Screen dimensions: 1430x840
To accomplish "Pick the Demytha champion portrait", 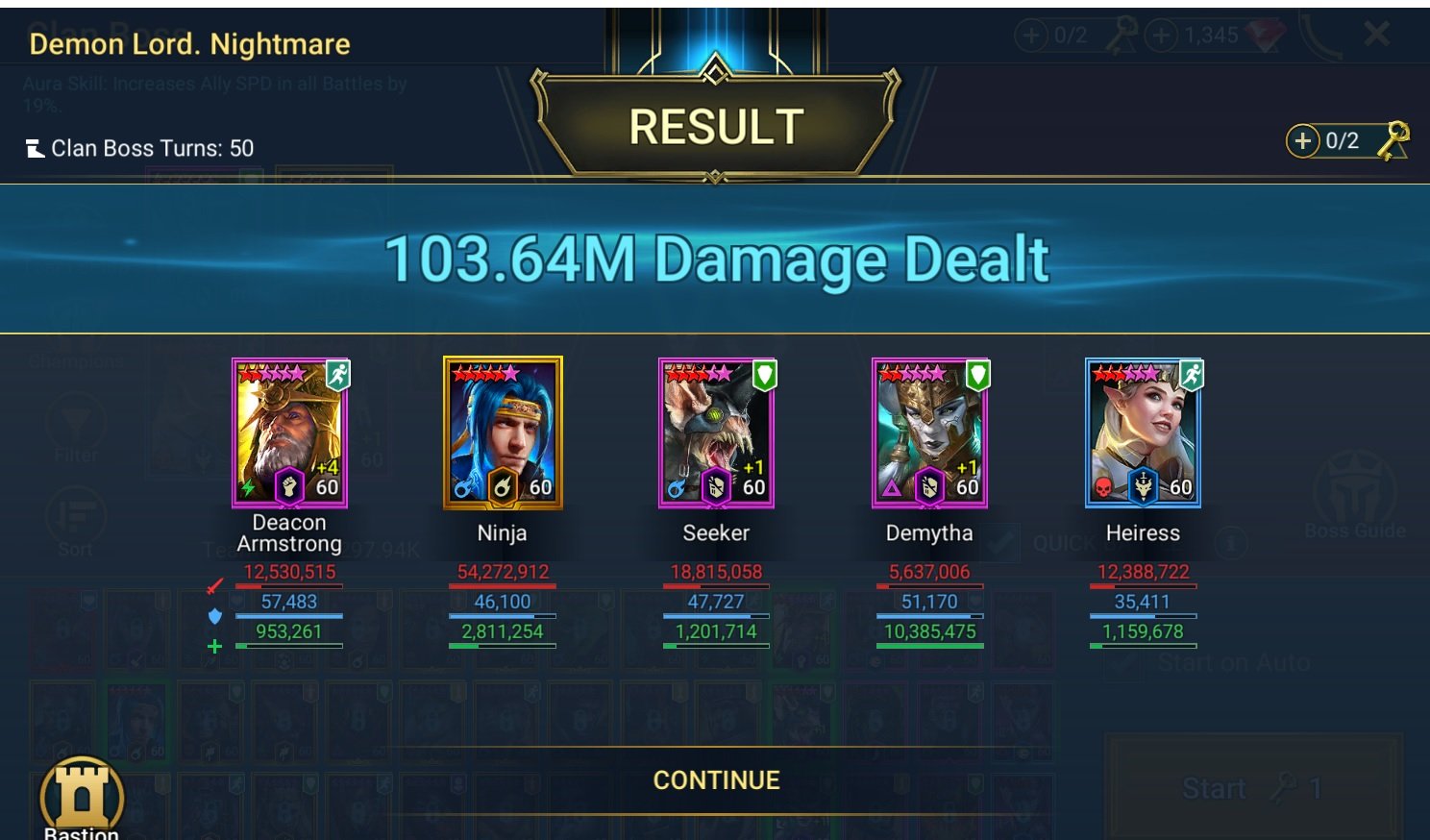I will (929, 432).
